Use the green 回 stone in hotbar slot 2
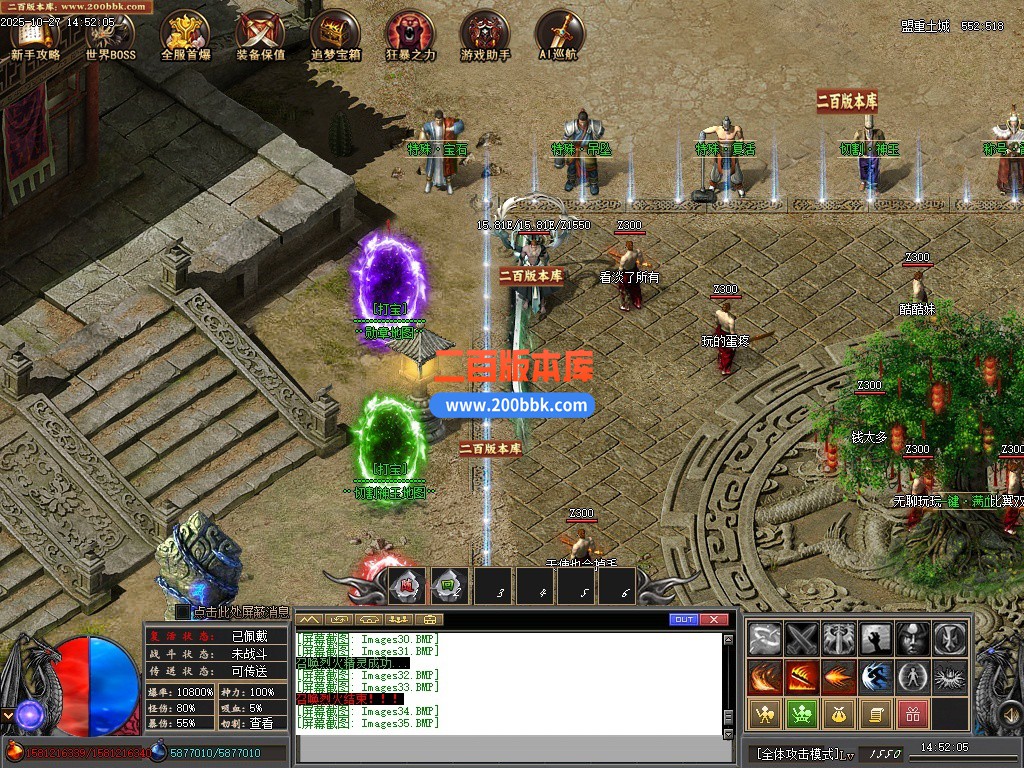Image resolution: width=1024 pixels, height=768 pixels. click(450, 586)
